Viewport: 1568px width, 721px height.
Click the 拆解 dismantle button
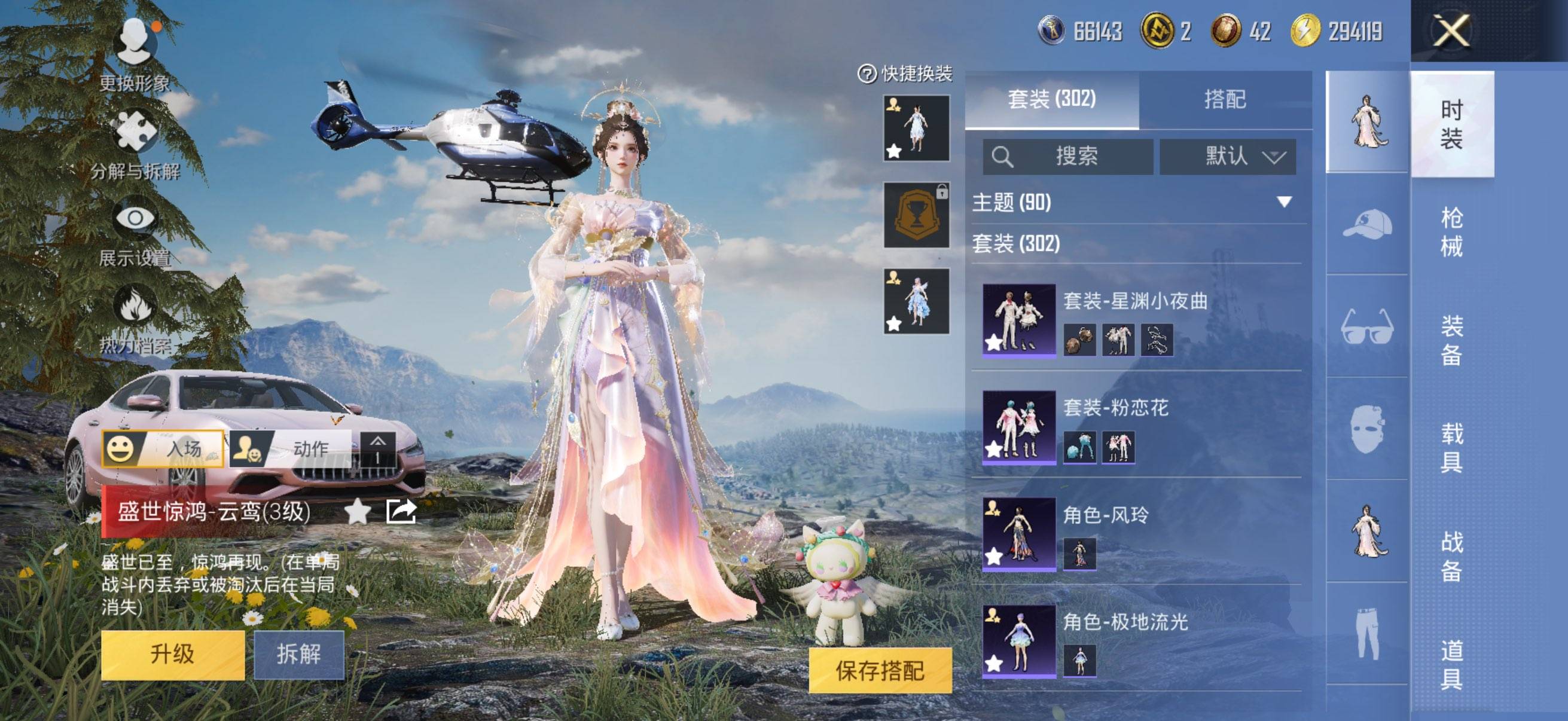pos(298,655)
